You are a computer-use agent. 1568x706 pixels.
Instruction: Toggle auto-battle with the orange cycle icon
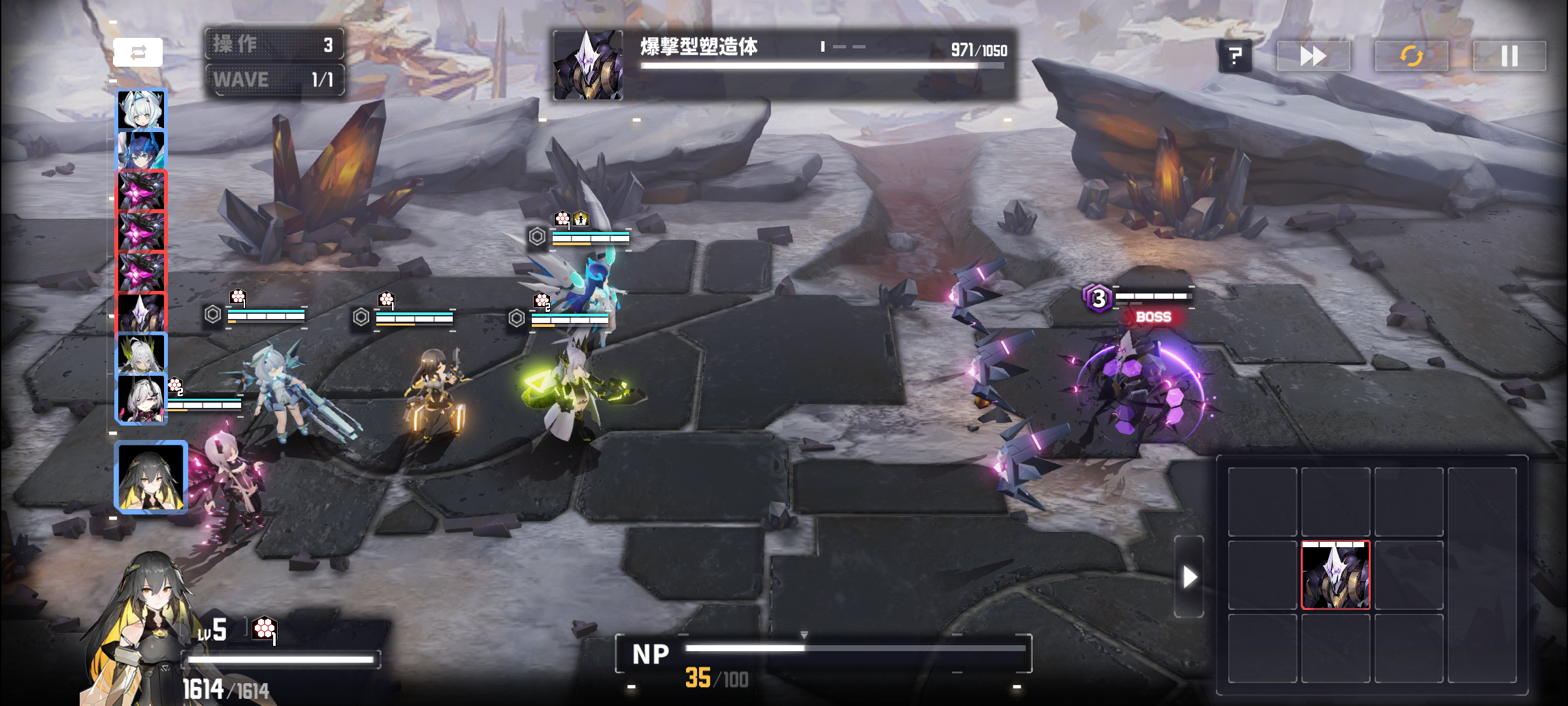tap(1411, 56)
